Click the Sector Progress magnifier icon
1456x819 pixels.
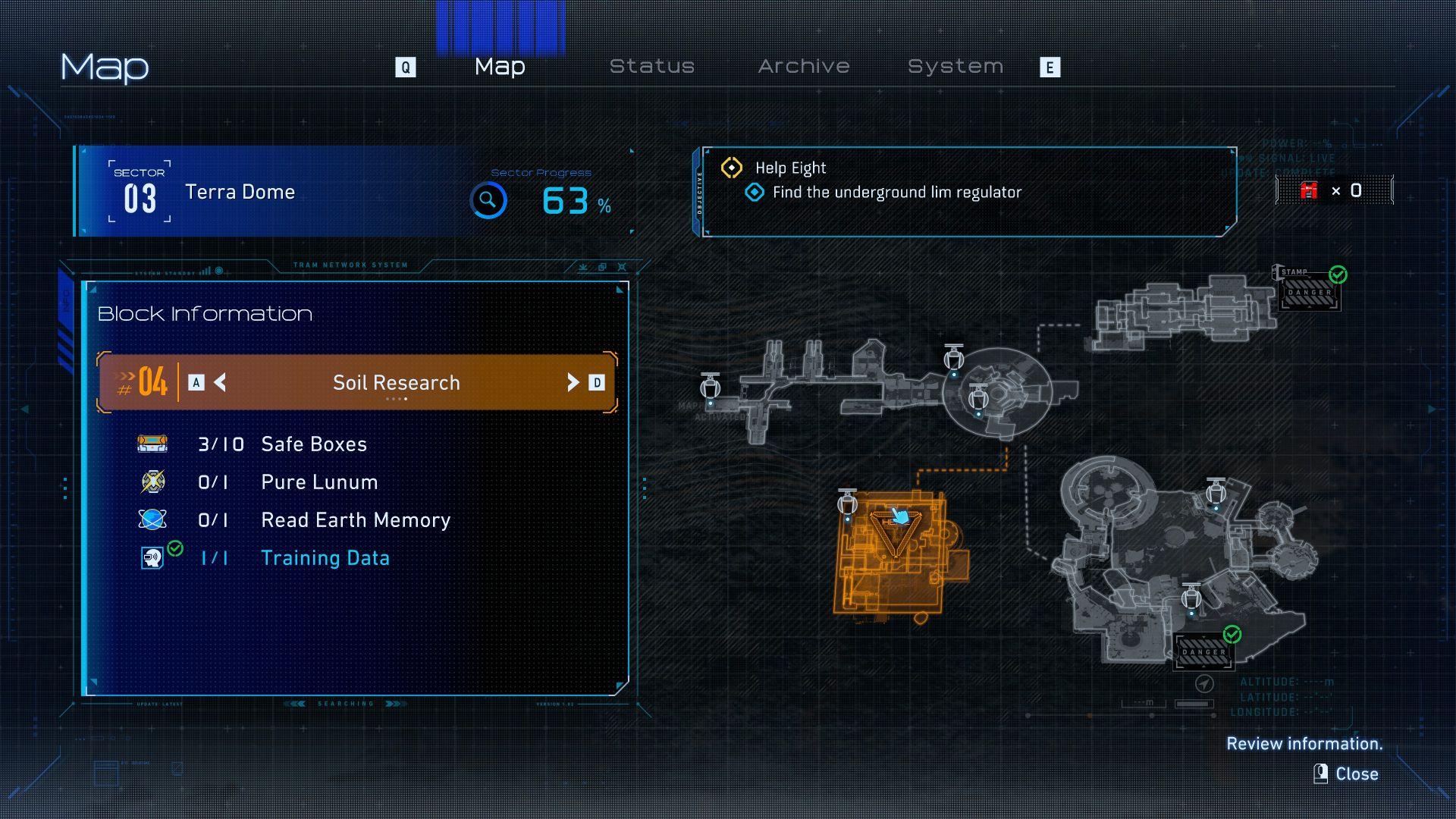(x=488, y=201)
